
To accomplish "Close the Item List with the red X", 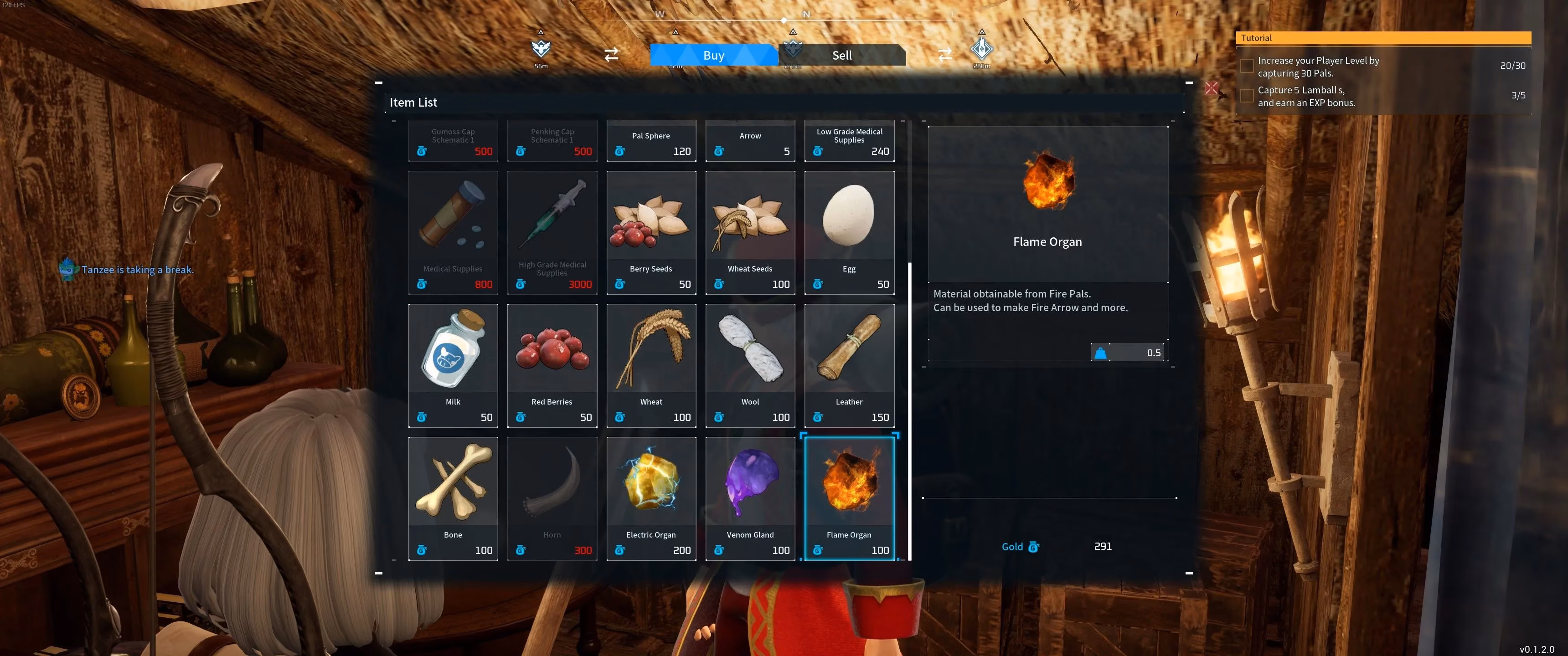I will pos(1211,89).
